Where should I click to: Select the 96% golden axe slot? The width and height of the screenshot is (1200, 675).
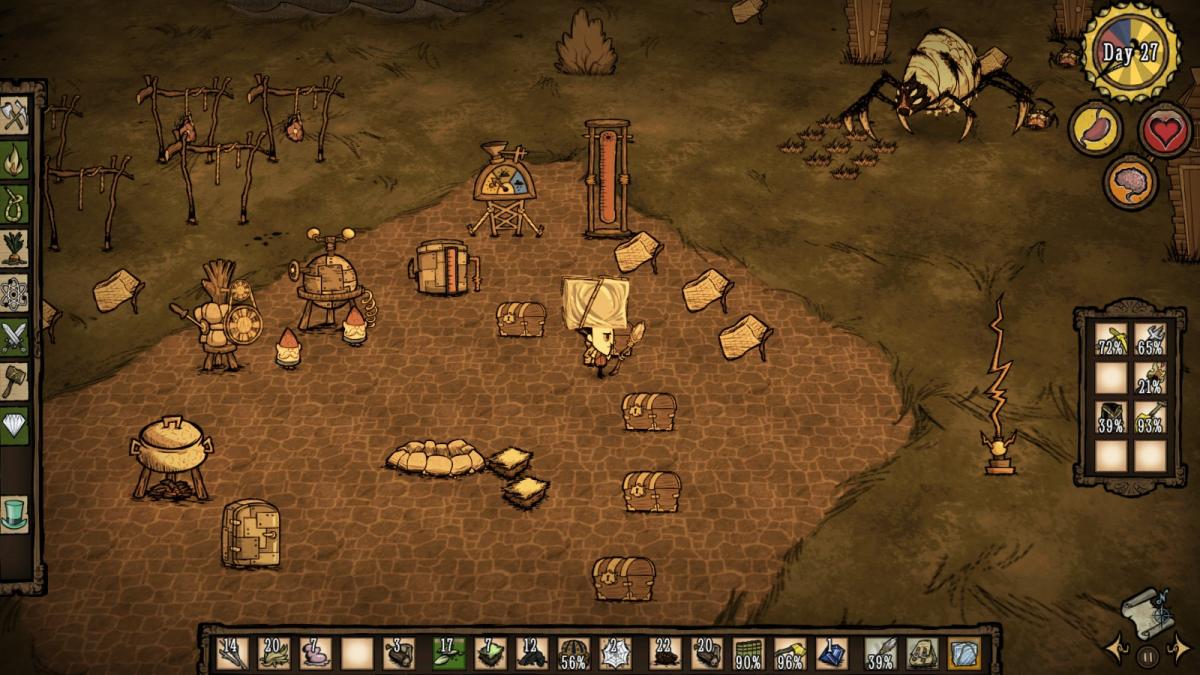coord(789,653)
